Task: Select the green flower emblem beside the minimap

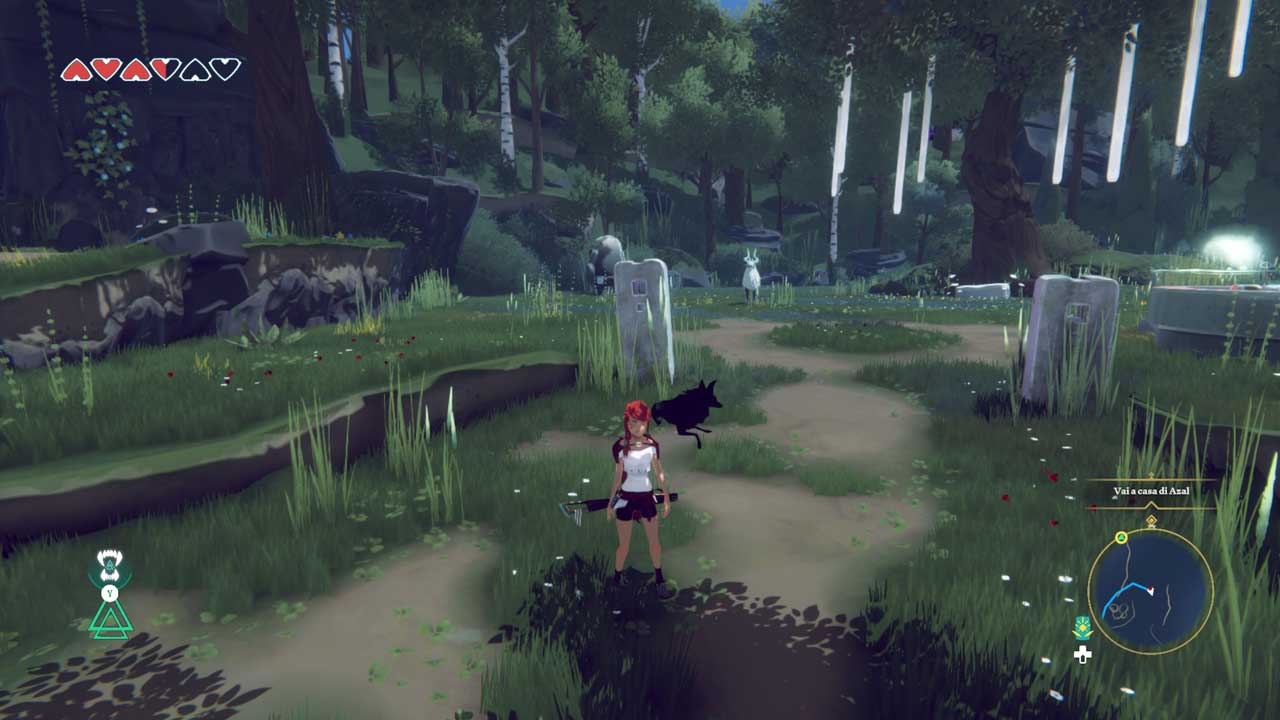Action: 1081,629
